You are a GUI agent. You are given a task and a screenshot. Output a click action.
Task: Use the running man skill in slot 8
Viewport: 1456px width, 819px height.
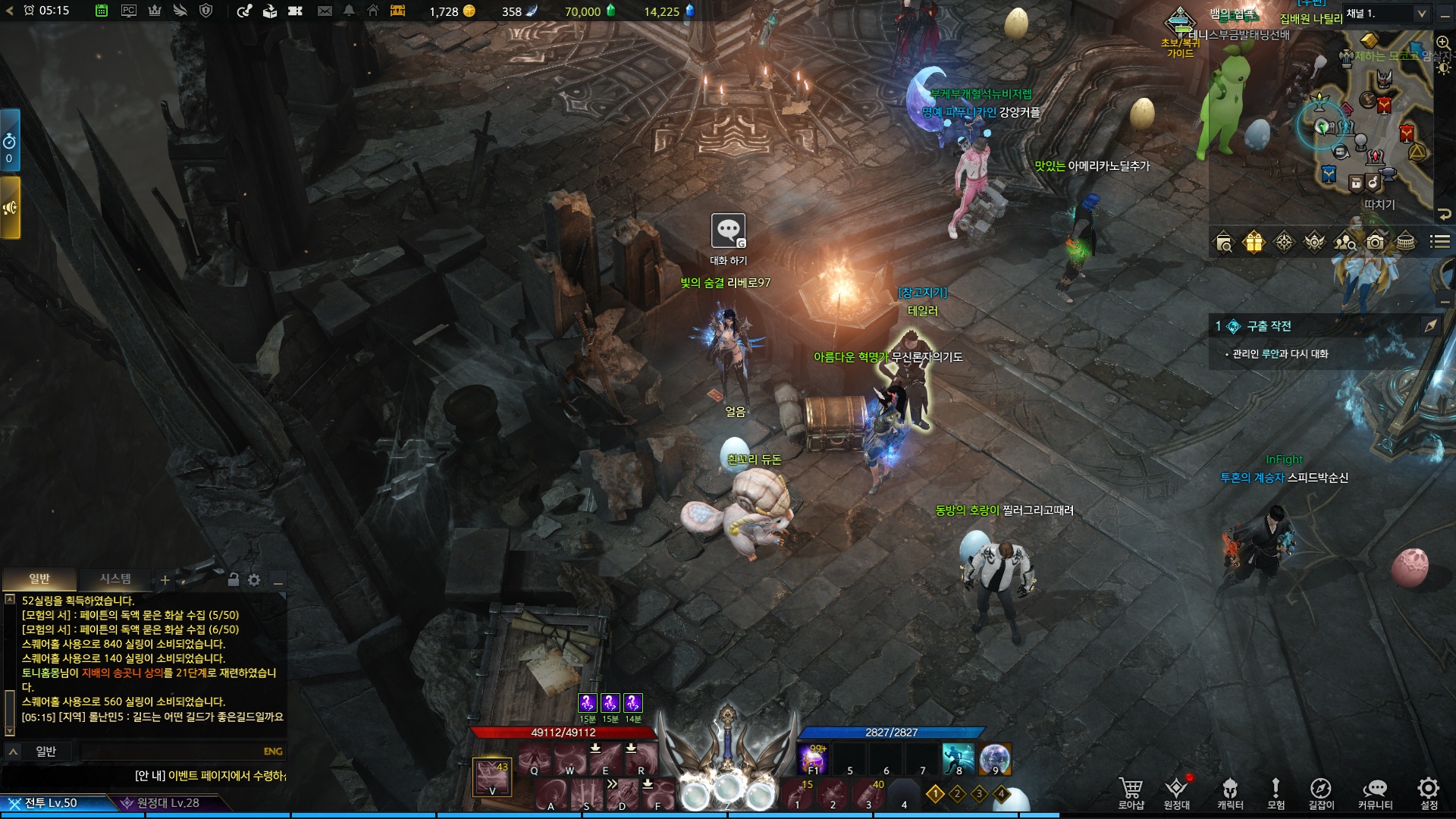click(958, 758)
